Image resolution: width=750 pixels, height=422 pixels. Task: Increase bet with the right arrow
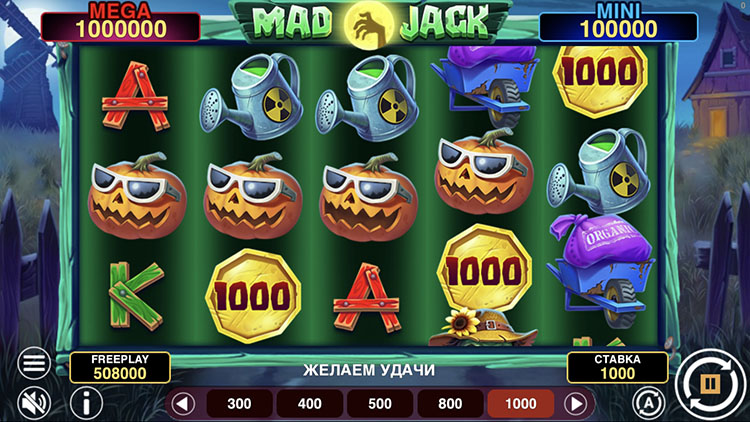click(x=576, y=404)
